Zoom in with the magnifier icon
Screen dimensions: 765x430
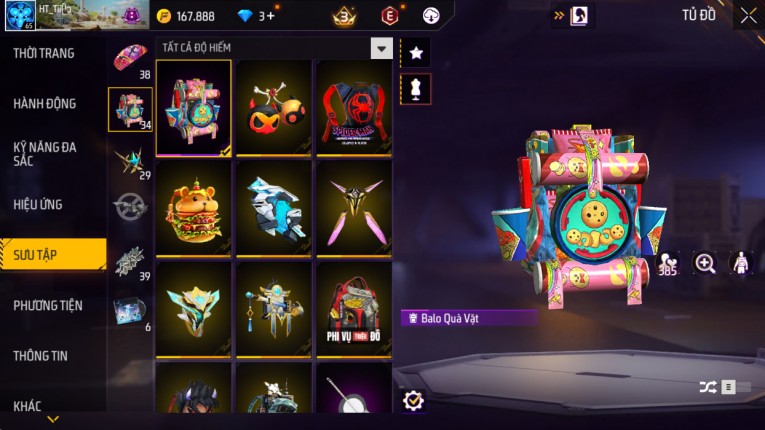[705, 263]
